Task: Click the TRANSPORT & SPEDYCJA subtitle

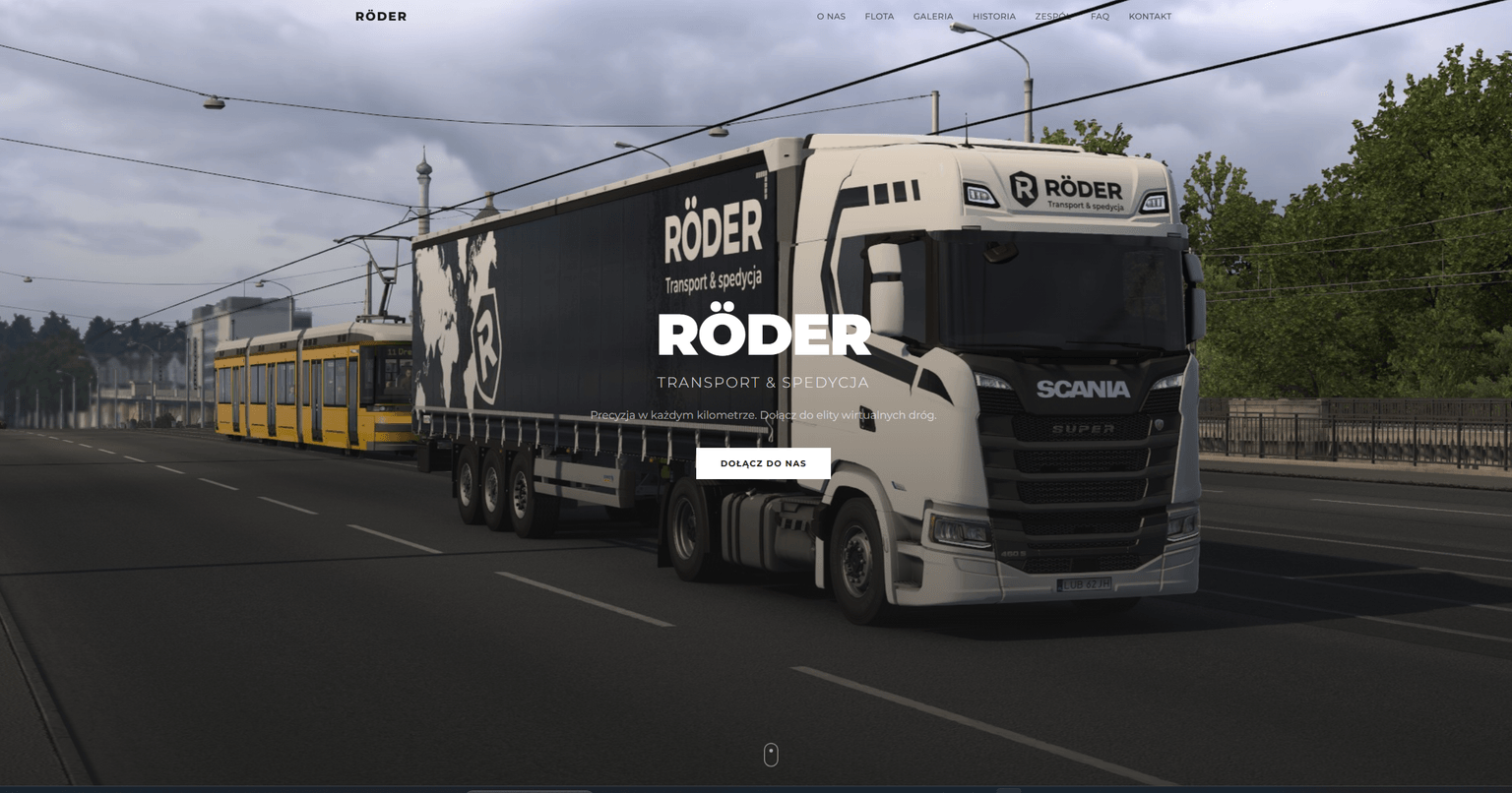Action: pos(763,382)
